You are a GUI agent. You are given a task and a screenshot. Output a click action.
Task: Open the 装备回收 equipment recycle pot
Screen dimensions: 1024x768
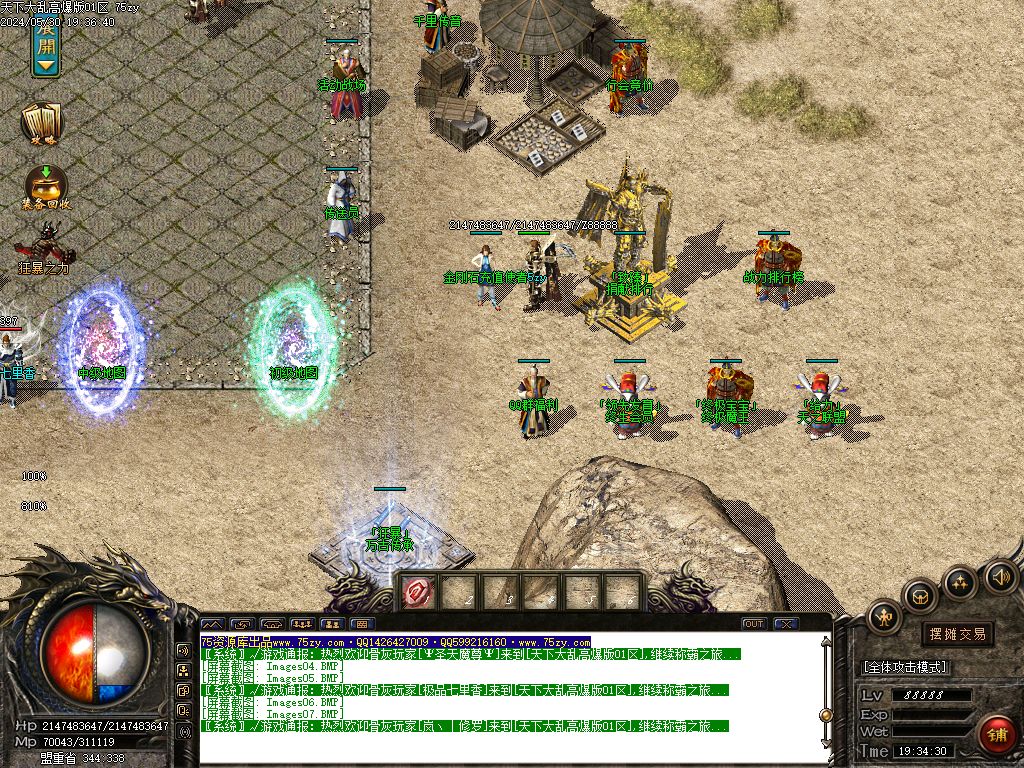click(x=45, y=186)
